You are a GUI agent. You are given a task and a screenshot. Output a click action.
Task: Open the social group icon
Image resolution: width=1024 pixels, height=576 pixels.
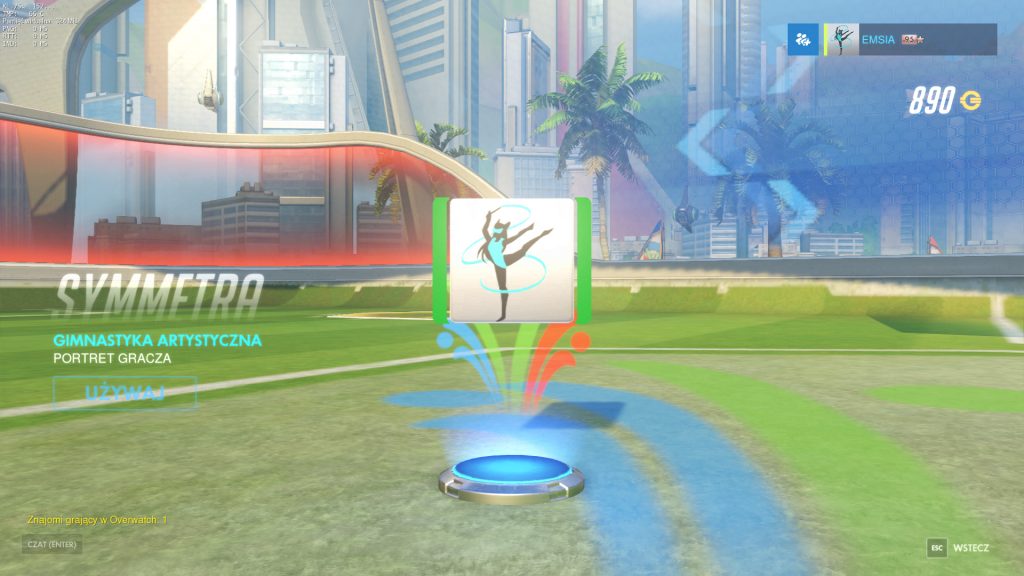pyautogui.click(x=802, y=40)
